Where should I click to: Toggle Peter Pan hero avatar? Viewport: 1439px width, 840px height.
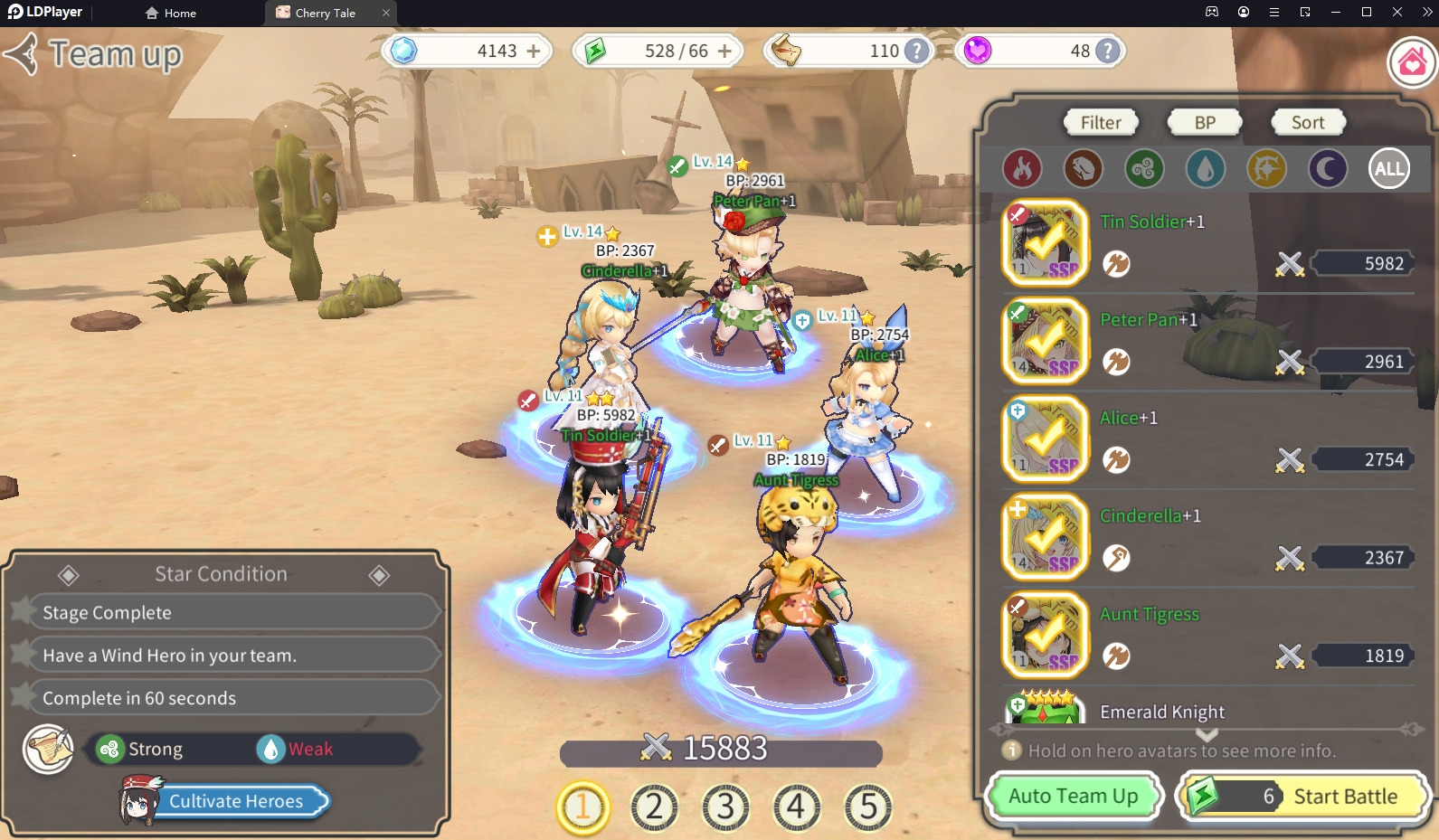1046,342
